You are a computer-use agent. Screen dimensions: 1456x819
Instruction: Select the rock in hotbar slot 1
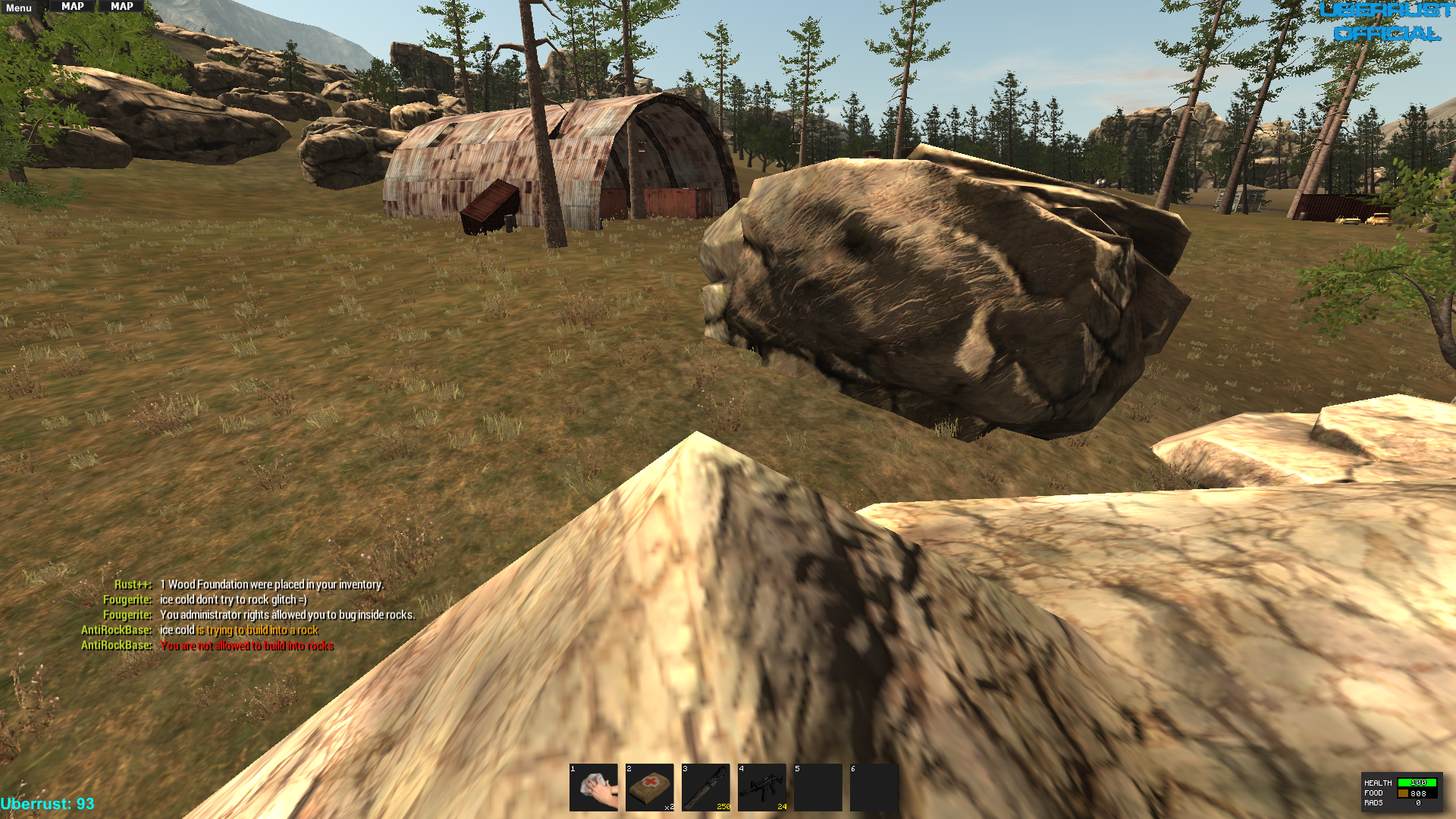[594, 787]
